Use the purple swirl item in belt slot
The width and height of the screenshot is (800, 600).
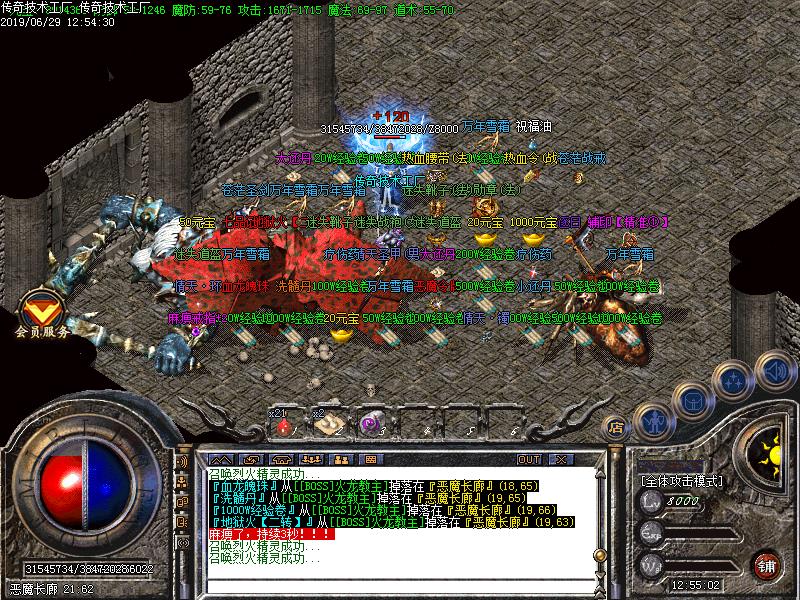[x=366, y=425]
